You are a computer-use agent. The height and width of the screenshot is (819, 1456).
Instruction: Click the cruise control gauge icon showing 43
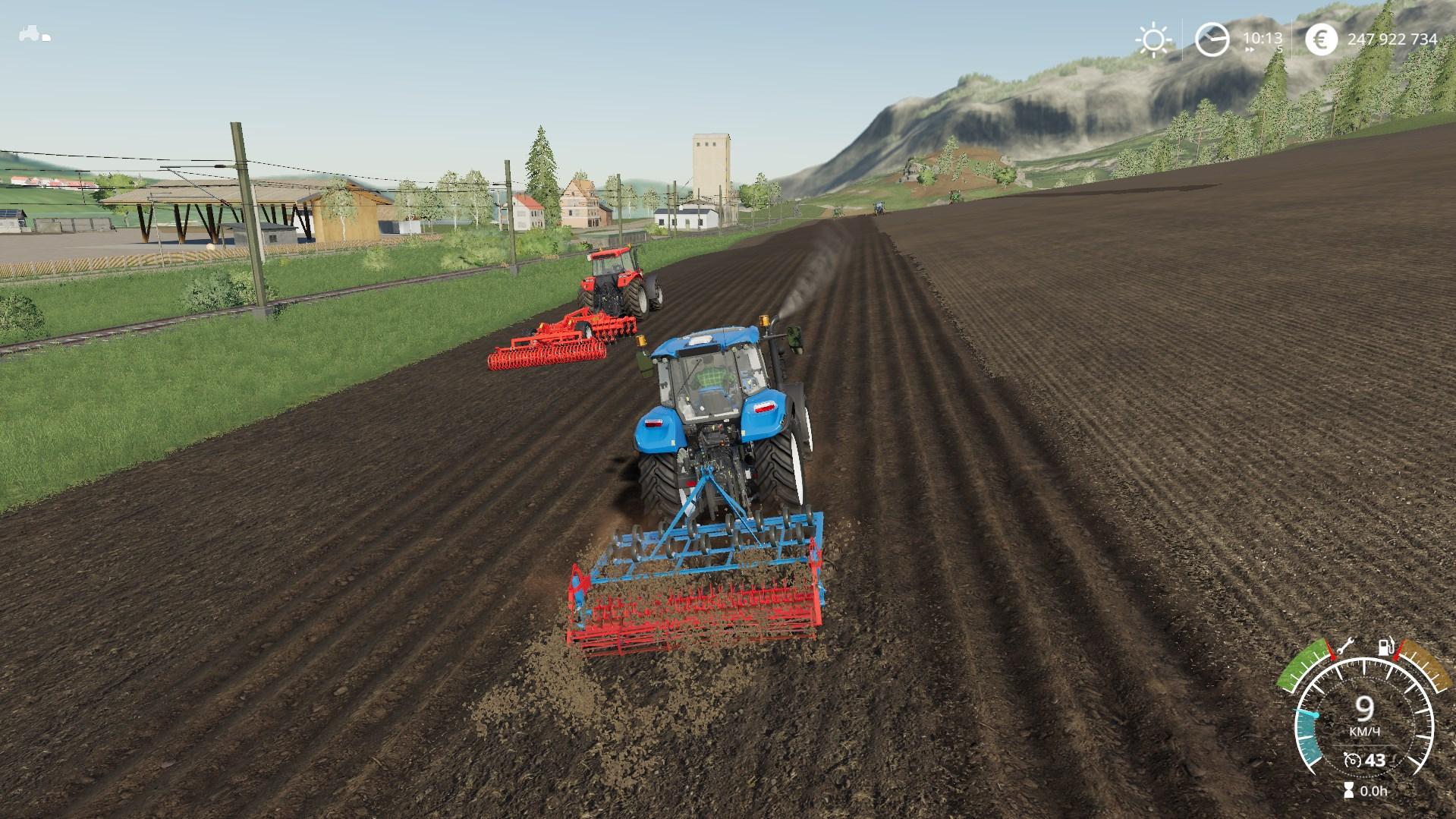(x=1353, y=761)
